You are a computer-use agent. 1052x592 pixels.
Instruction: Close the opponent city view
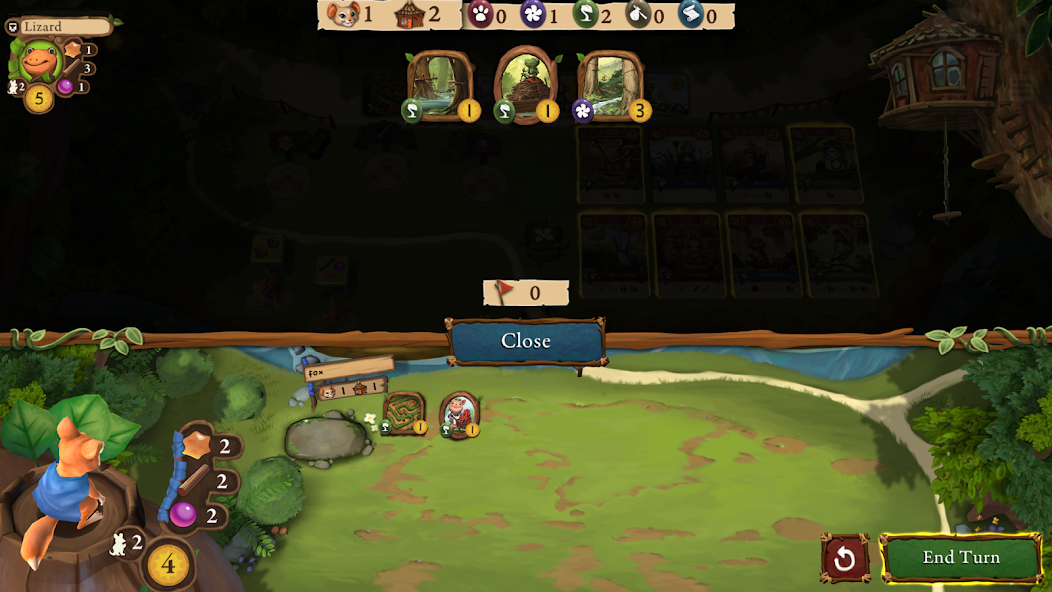526,341
